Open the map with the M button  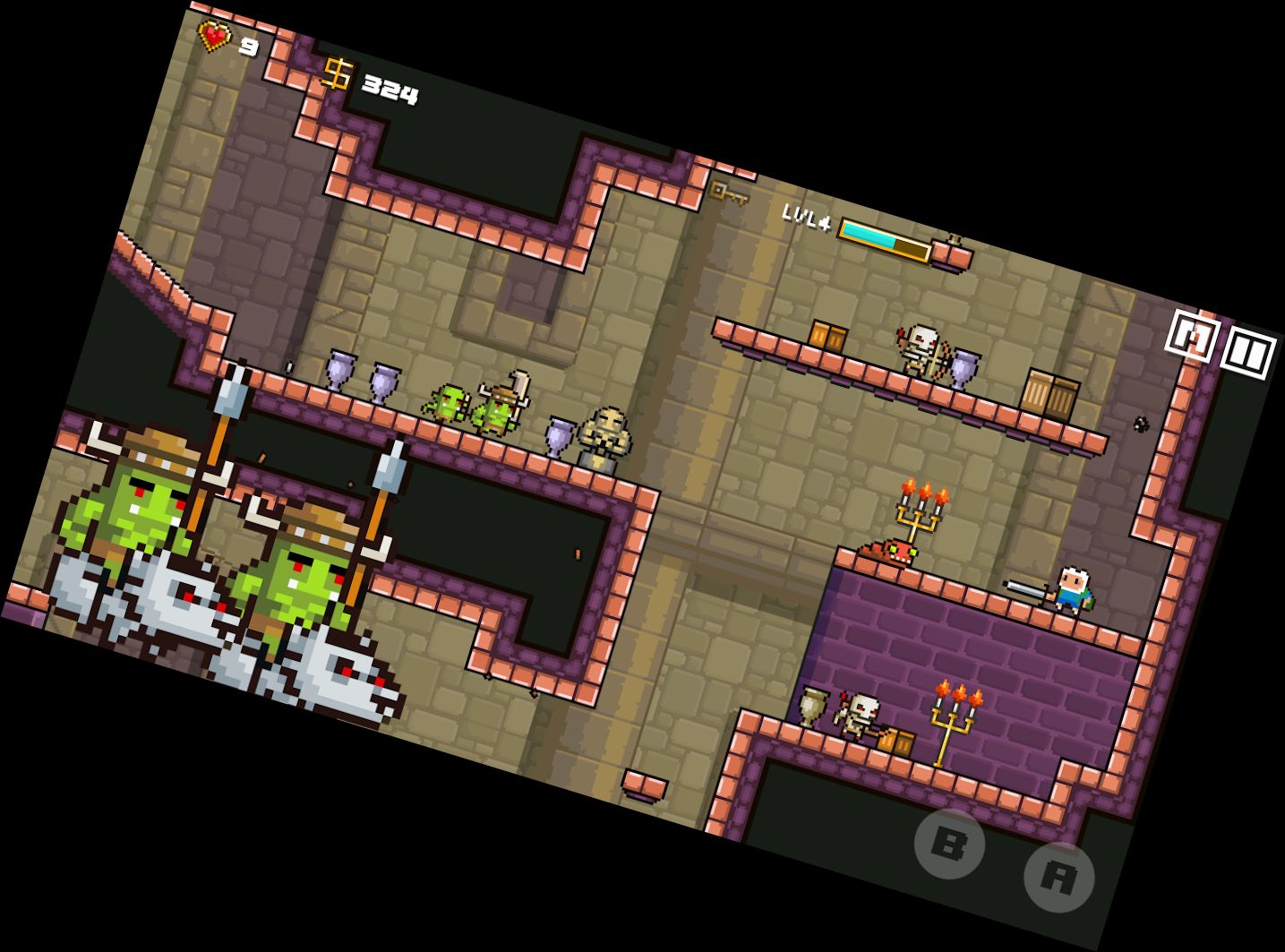[1192, 336]
